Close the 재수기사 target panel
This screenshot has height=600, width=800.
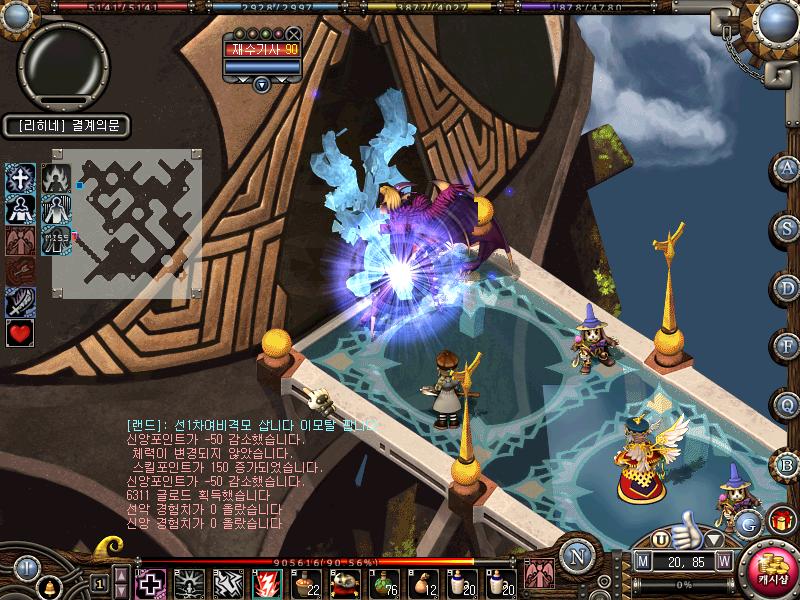coord(293,34)
